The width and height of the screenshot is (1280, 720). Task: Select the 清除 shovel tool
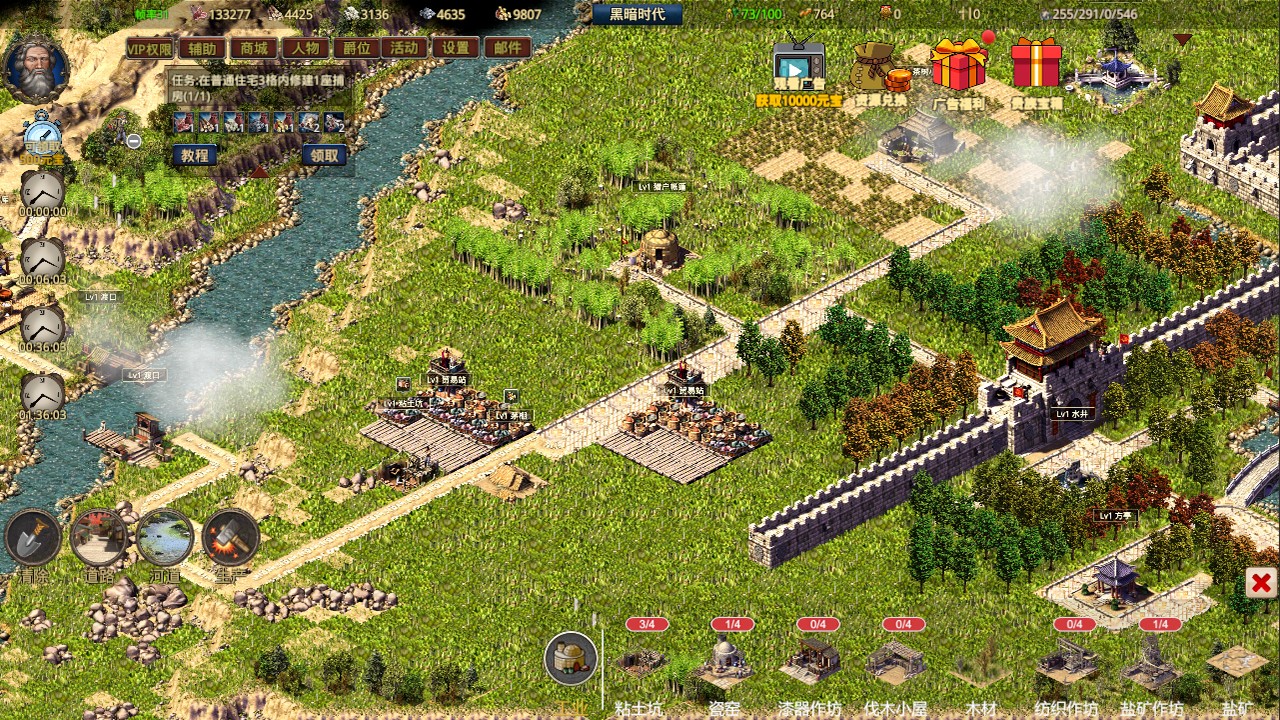tap(33, 538)
